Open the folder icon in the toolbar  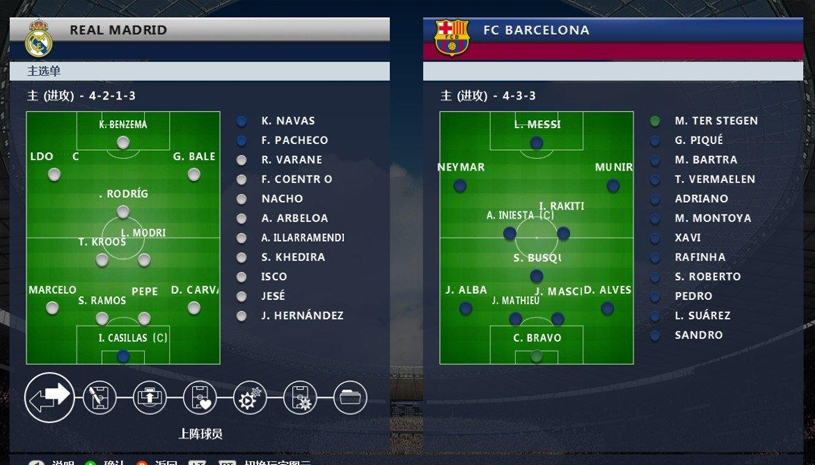(350, 398)
